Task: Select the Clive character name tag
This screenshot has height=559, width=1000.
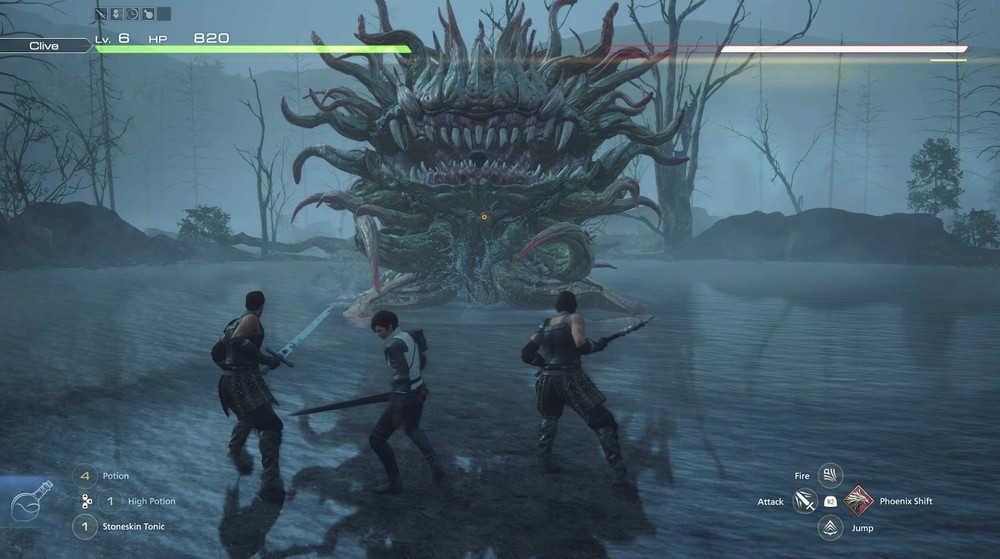Action: click(x=44, y=46)
